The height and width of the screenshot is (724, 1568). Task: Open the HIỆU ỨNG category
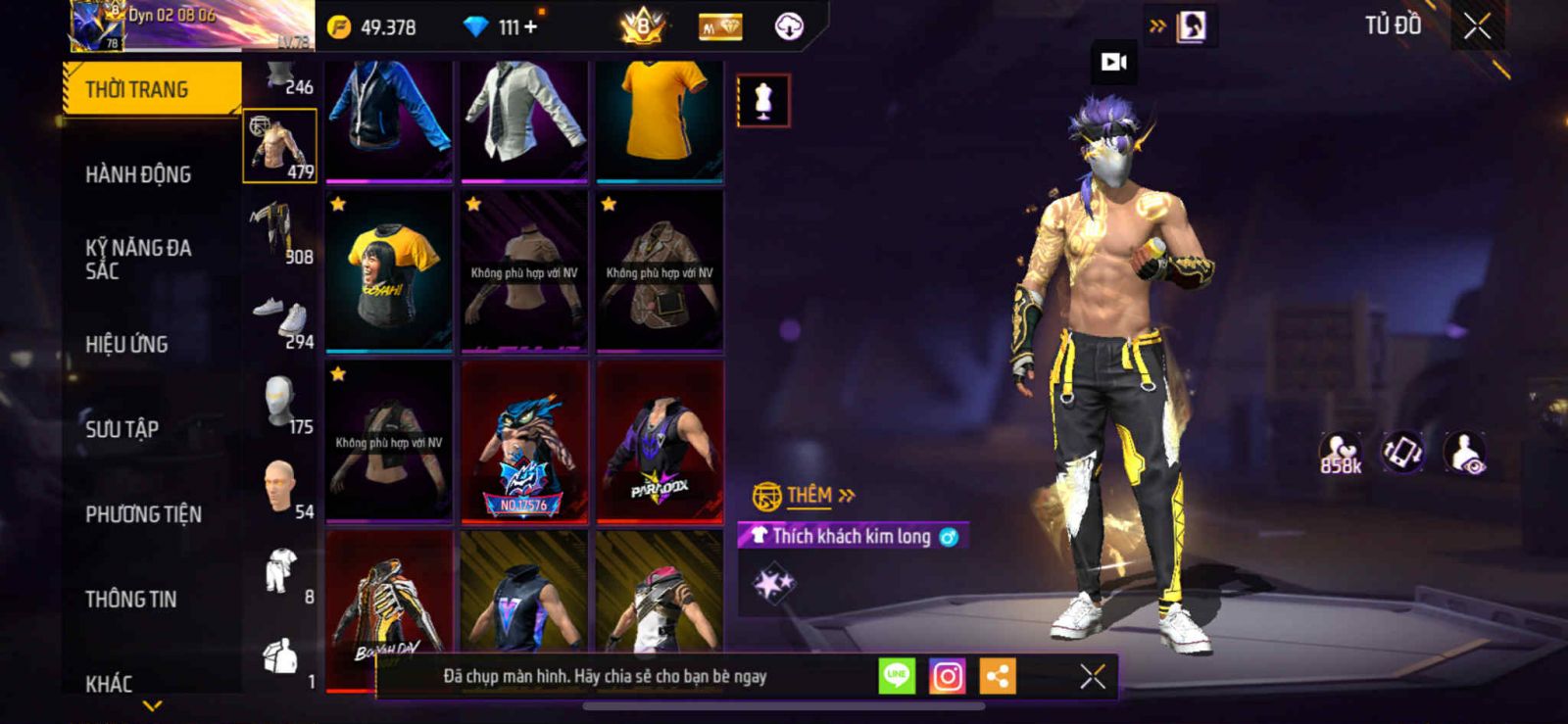pyautogui.click(x=126, y=344)
